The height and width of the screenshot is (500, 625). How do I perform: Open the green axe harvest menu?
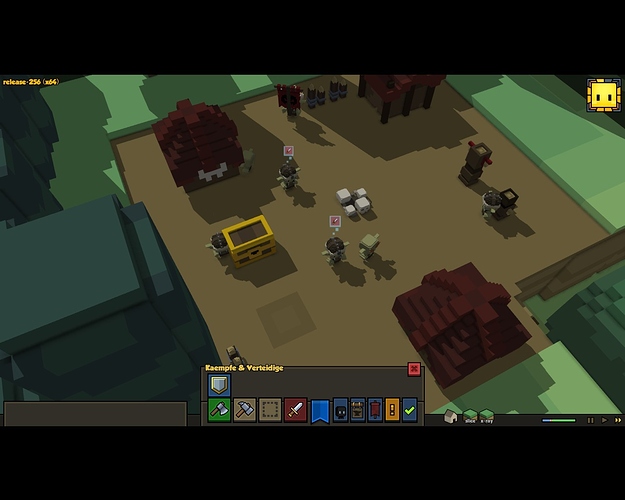(219, 409)
